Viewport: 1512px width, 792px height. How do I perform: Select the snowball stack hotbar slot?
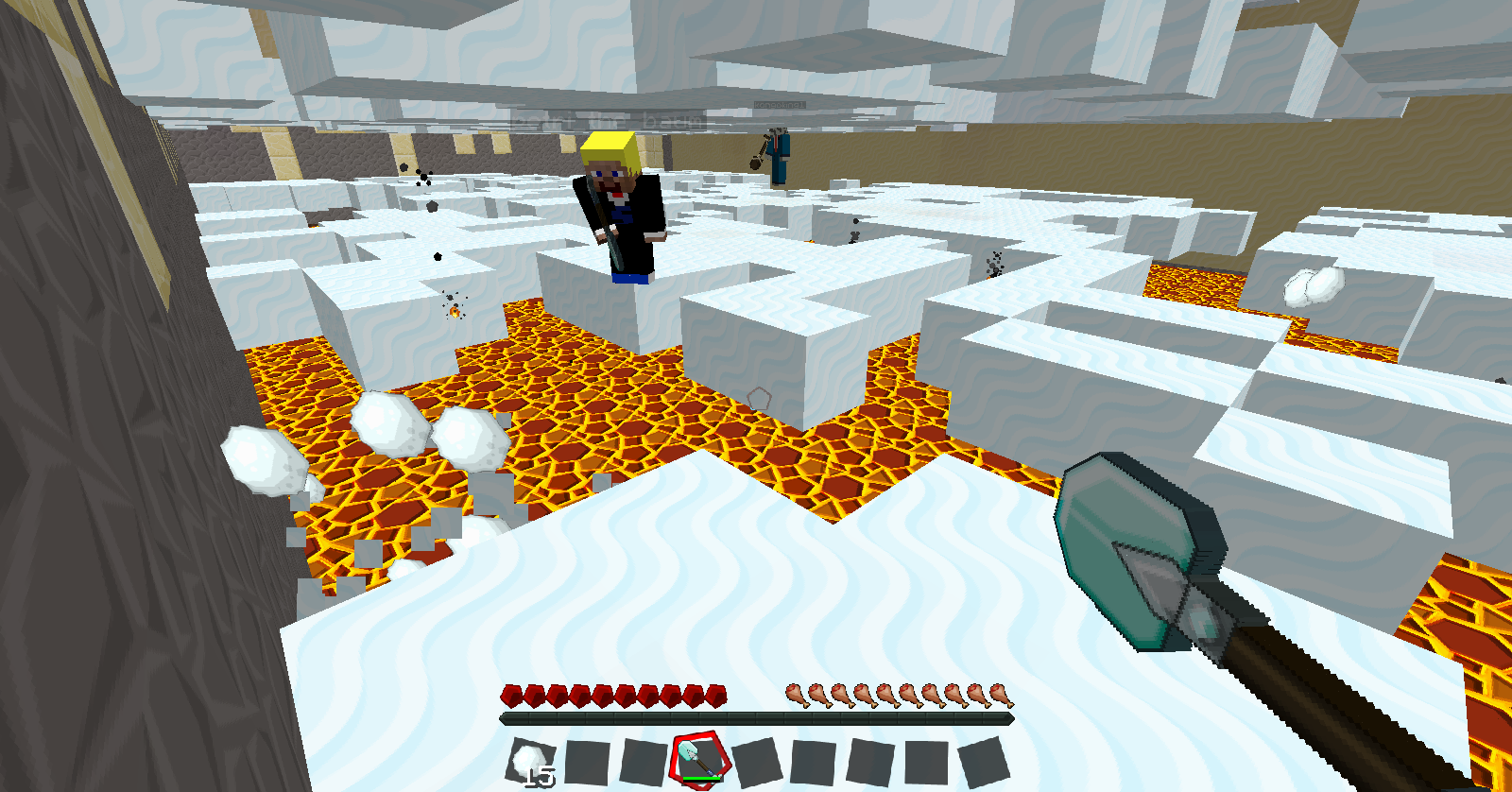pos(529,761)
